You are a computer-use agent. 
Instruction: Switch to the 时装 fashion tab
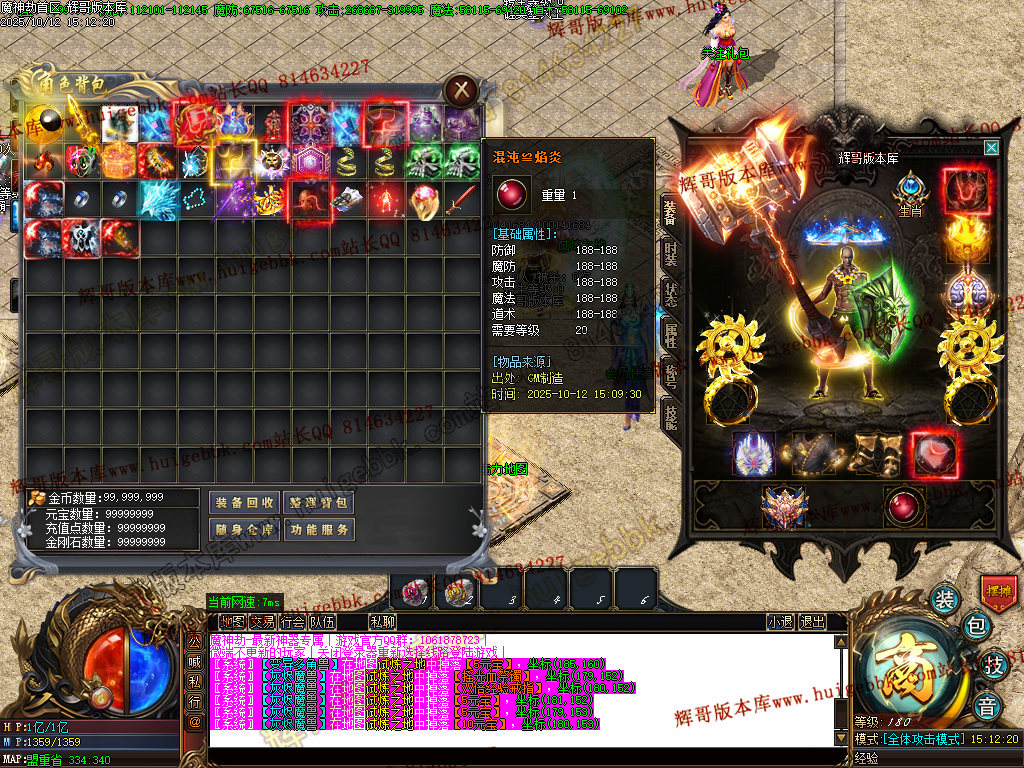[x=669, y=254]
